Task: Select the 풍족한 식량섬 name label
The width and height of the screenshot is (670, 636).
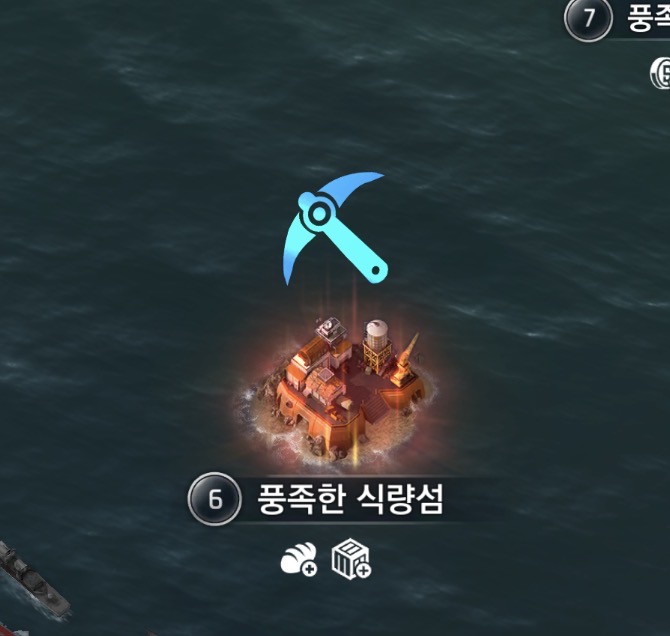Action: pyautogui.click(x=350, y=499)
